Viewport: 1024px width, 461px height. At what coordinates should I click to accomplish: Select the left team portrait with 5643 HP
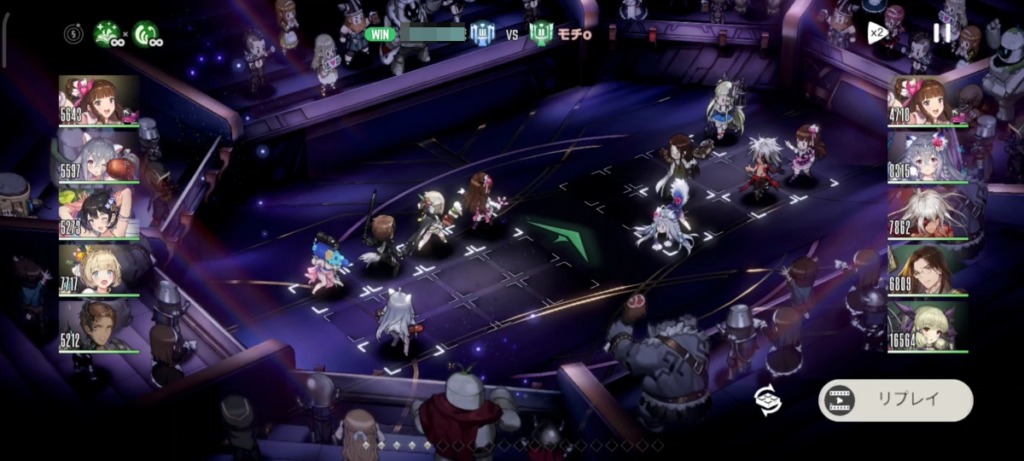pos(98,101)
